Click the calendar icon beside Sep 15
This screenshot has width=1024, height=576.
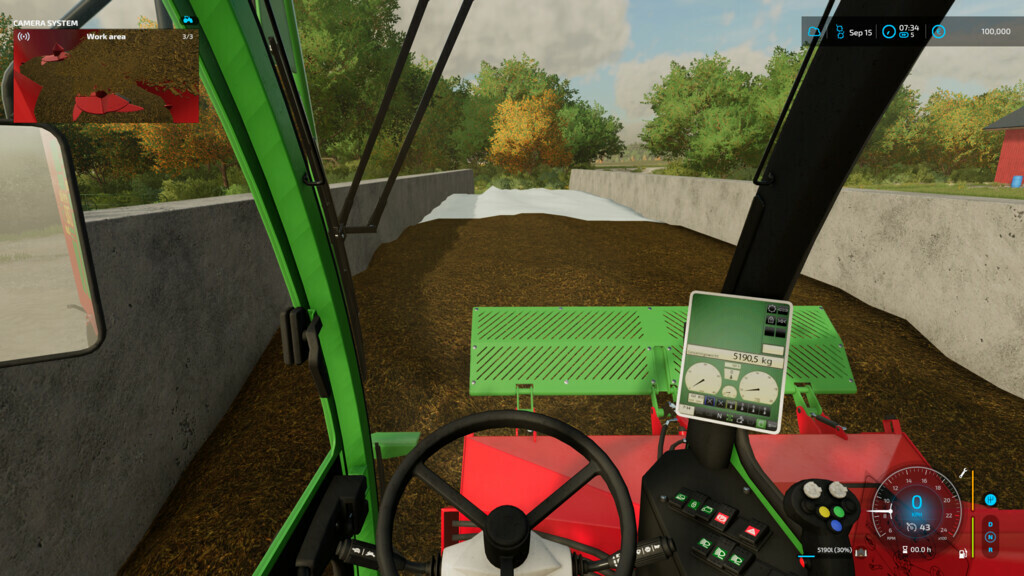(x=838, y=32)
